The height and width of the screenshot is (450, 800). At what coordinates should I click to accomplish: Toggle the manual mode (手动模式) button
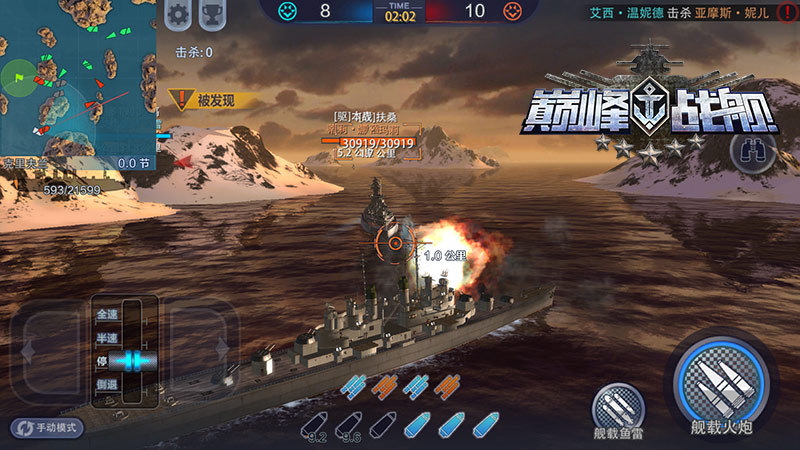click(47, 427)
